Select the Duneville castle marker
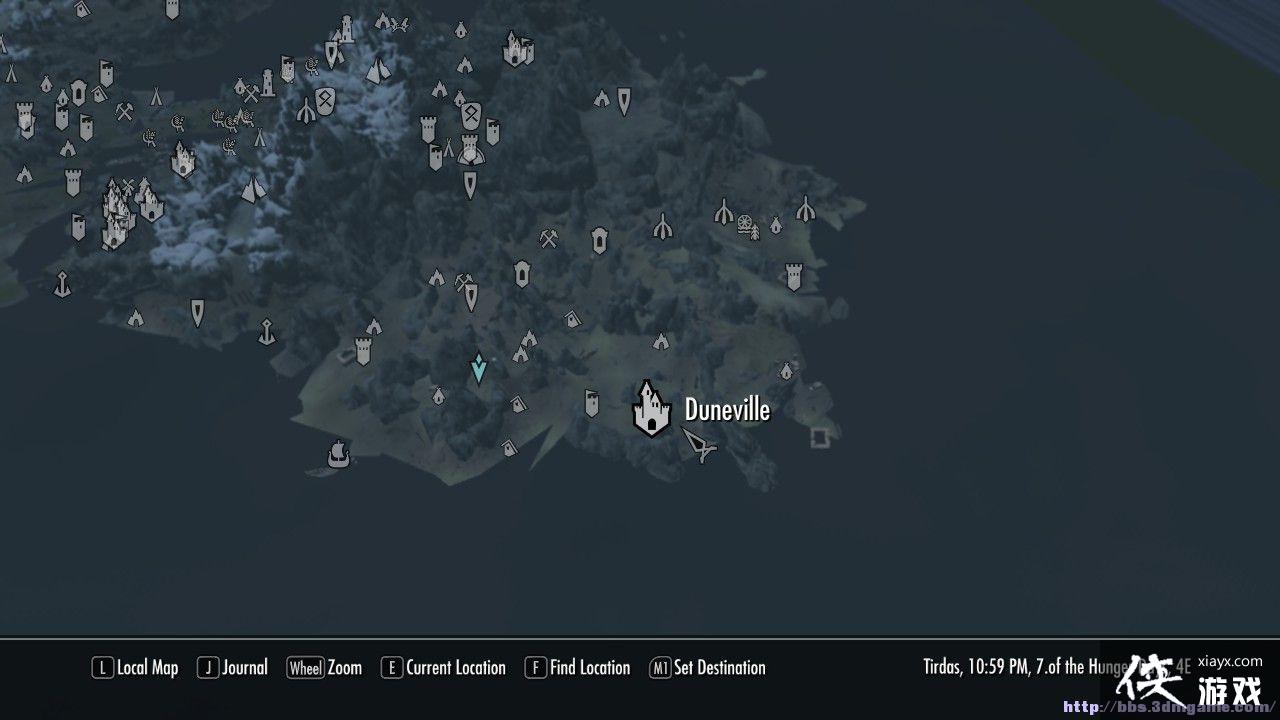Image resolution: width=1280 pixels, height=720 pixels. [x=651, y=413]
